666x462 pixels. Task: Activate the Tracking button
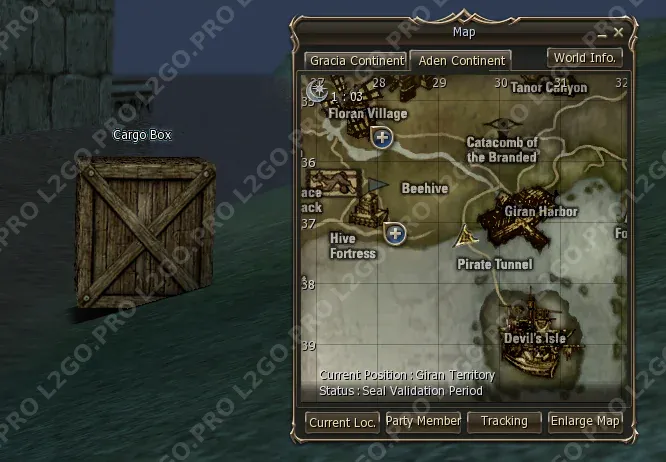(504, 422)
